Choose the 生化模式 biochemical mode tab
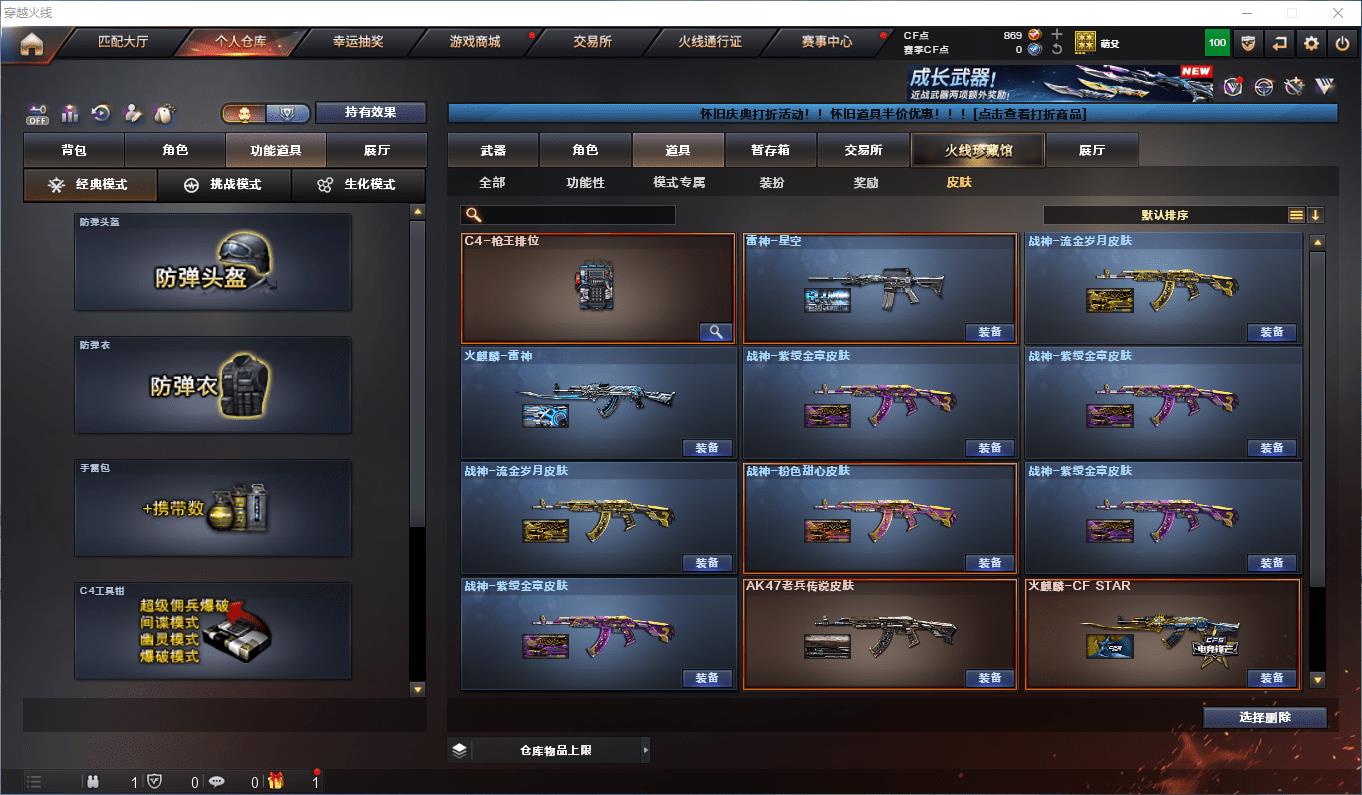The width and height of the screenshot is (1362, 795). (x=358, y=185)
